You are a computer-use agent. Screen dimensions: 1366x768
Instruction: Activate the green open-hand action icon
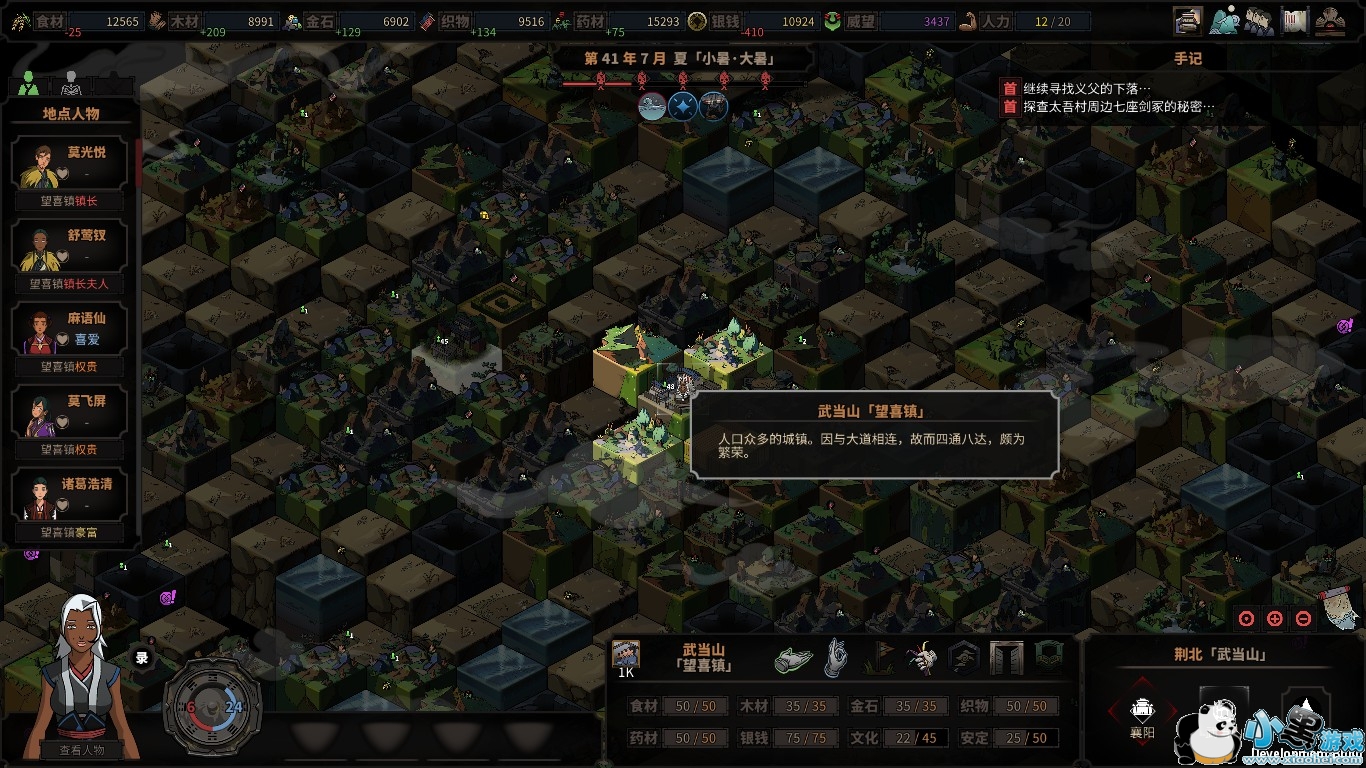click(794, 658)
